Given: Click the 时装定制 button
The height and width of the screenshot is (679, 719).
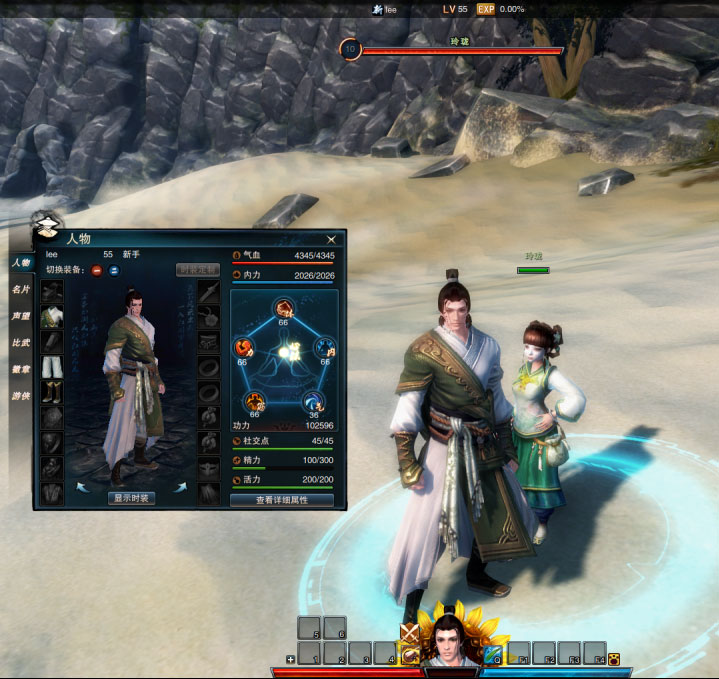Looking at the screenshot, I should click(197, 270).
